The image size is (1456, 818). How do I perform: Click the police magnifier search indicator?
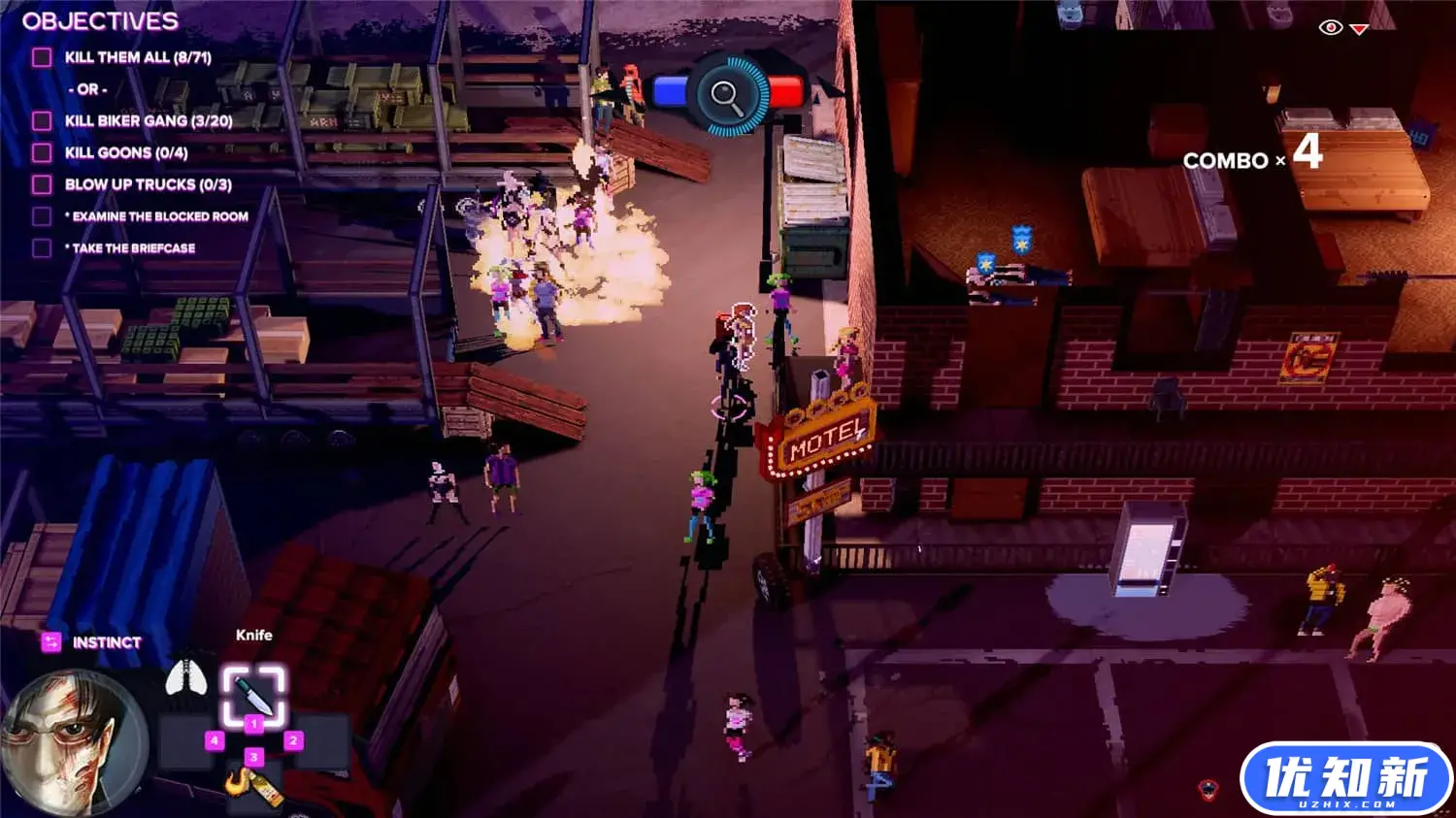pyautogui.click(x=727, y=94)
